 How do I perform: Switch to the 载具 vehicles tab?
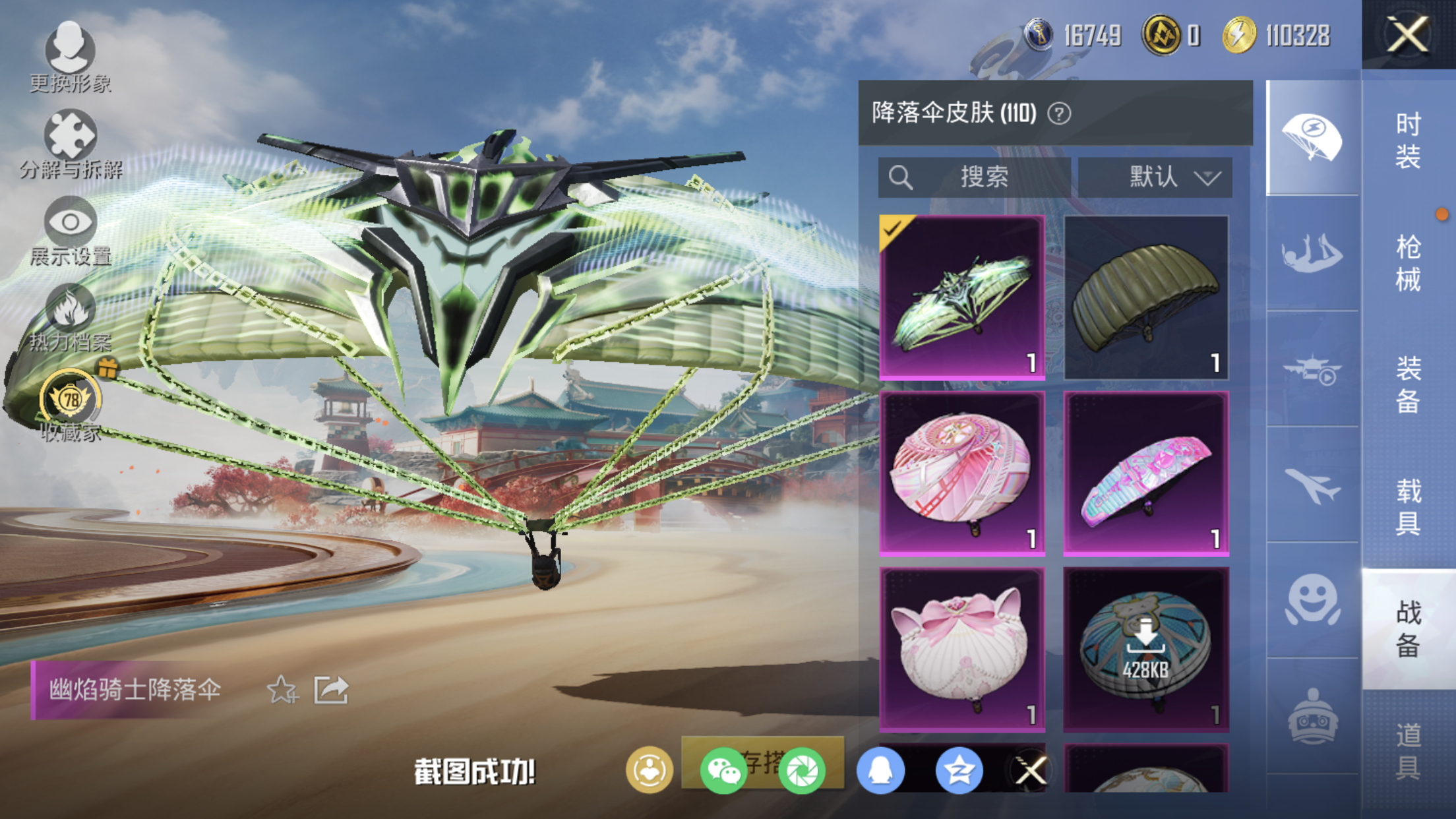coord(1408,506)
